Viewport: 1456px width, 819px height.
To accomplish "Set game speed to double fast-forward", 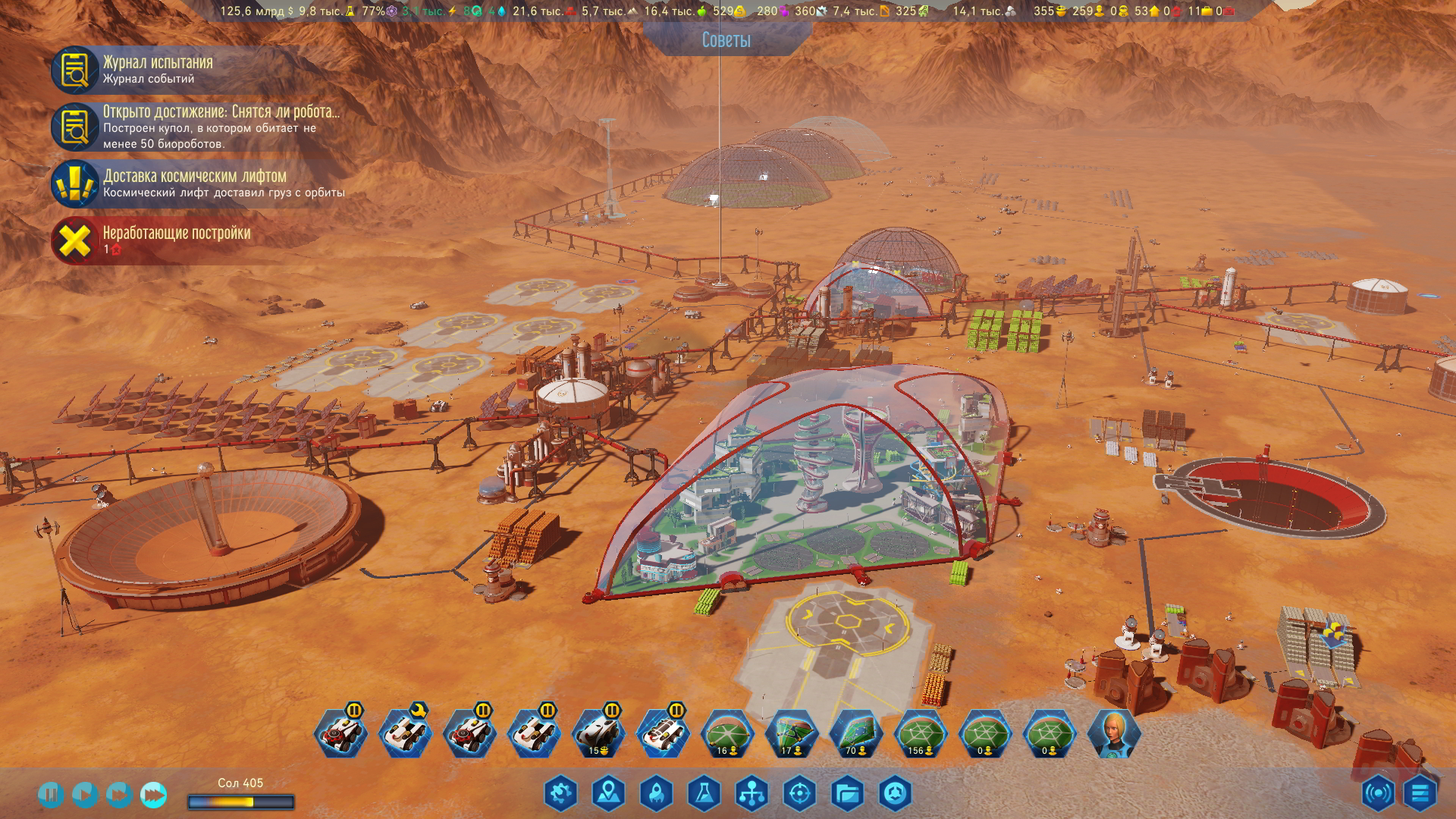I will coord(118,794).
